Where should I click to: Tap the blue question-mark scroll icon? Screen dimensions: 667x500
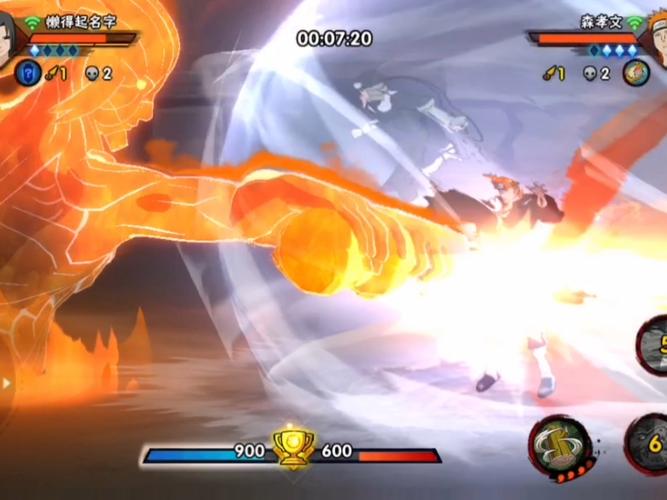click(x=27, y=72)
